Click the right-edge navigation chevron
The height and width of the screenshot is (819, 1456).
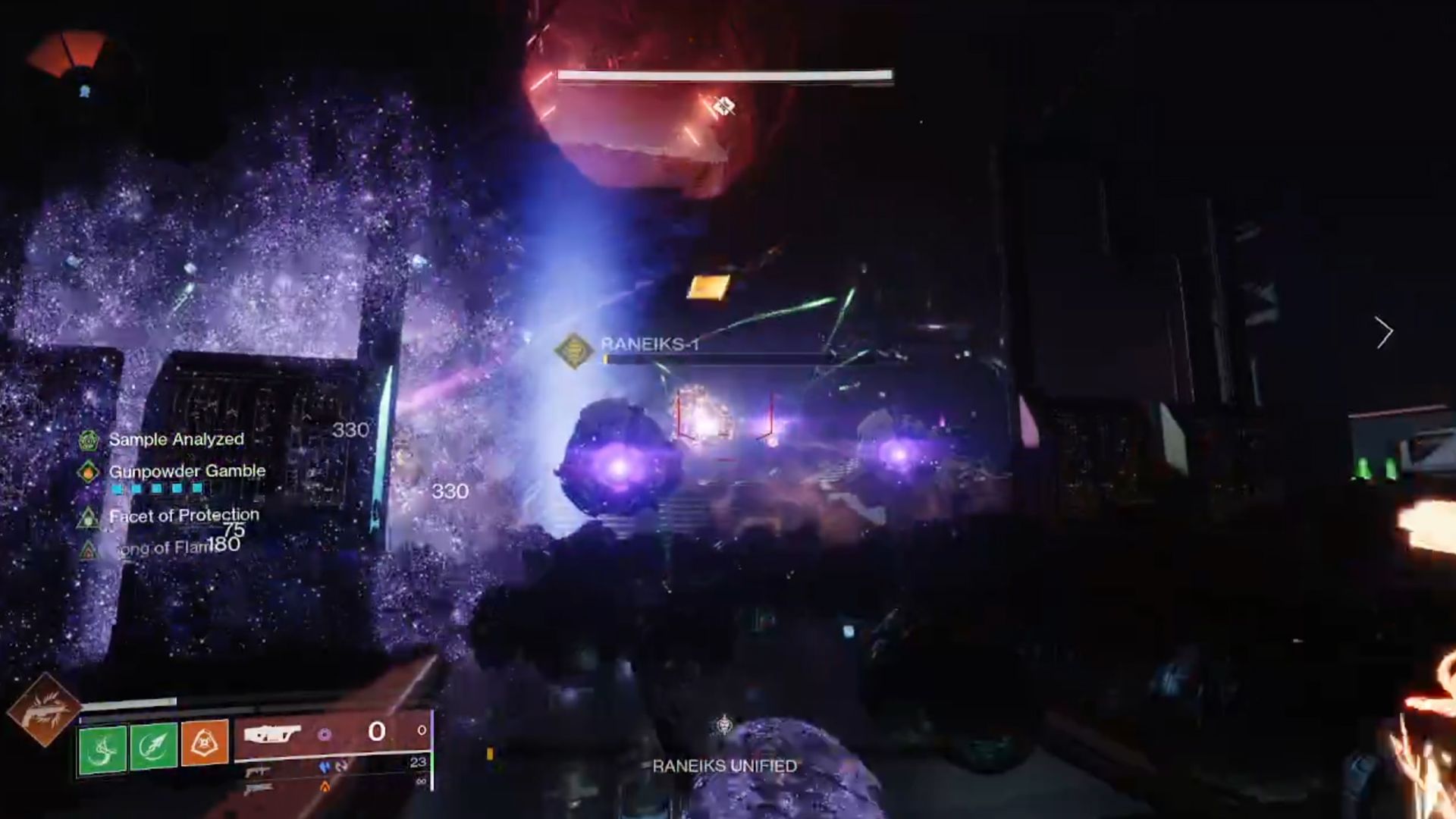[1385, 331]
